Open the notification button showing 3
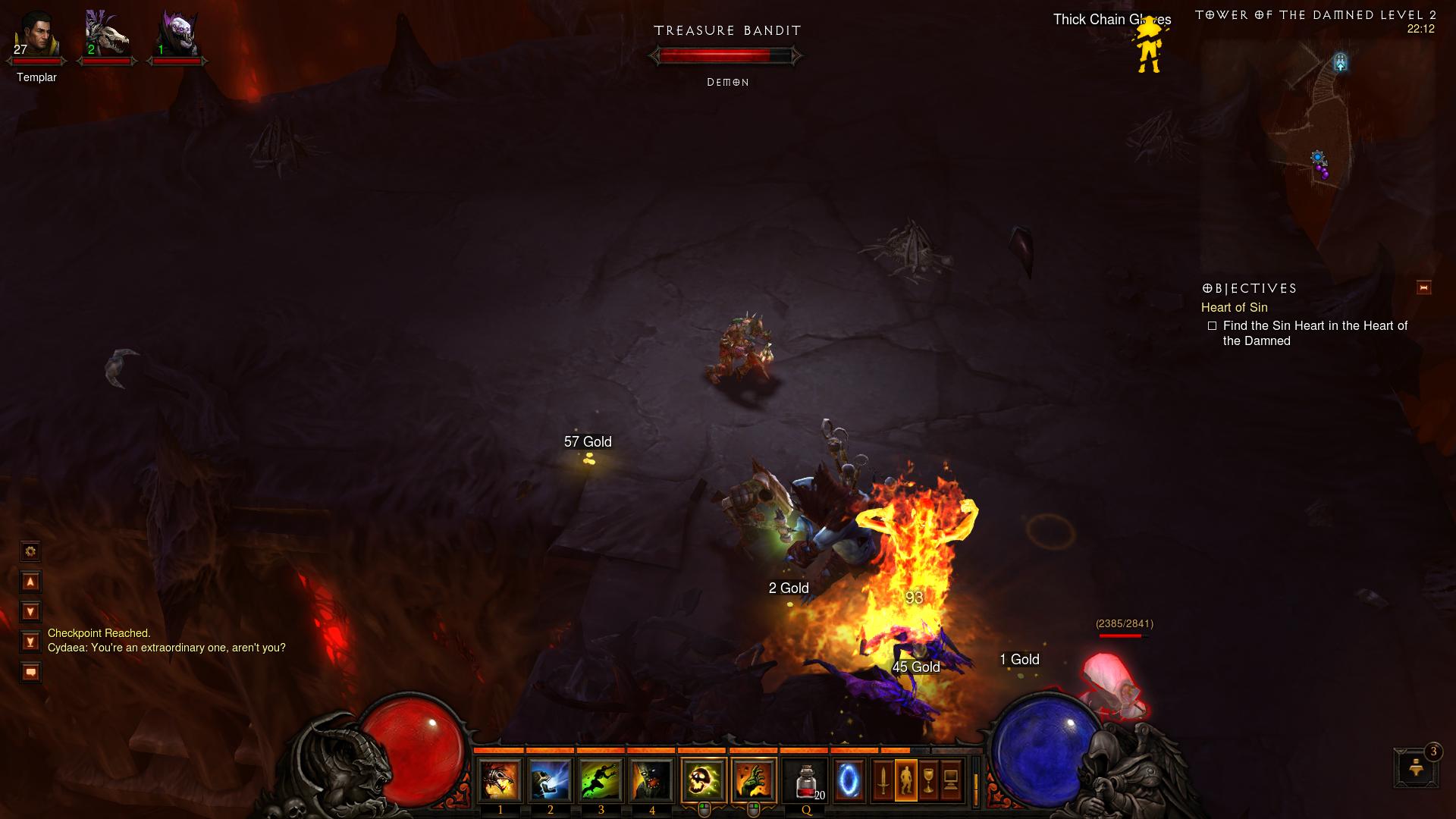This screenshot has width=1456, height=819. point(1415,767)
